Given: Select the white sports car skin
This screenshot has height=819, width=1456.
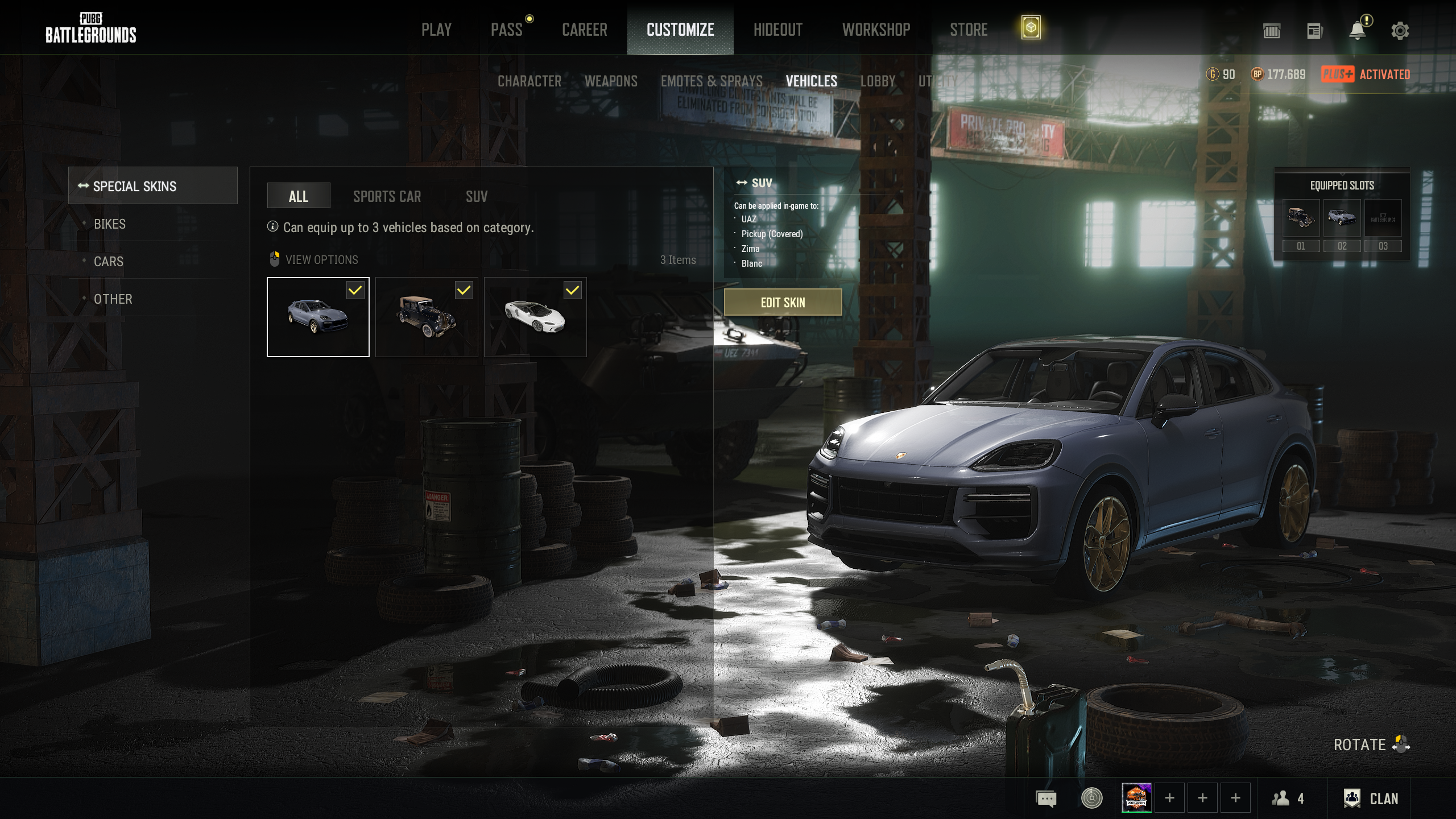Looking at the screenshot, I should [x=535, y=317].
